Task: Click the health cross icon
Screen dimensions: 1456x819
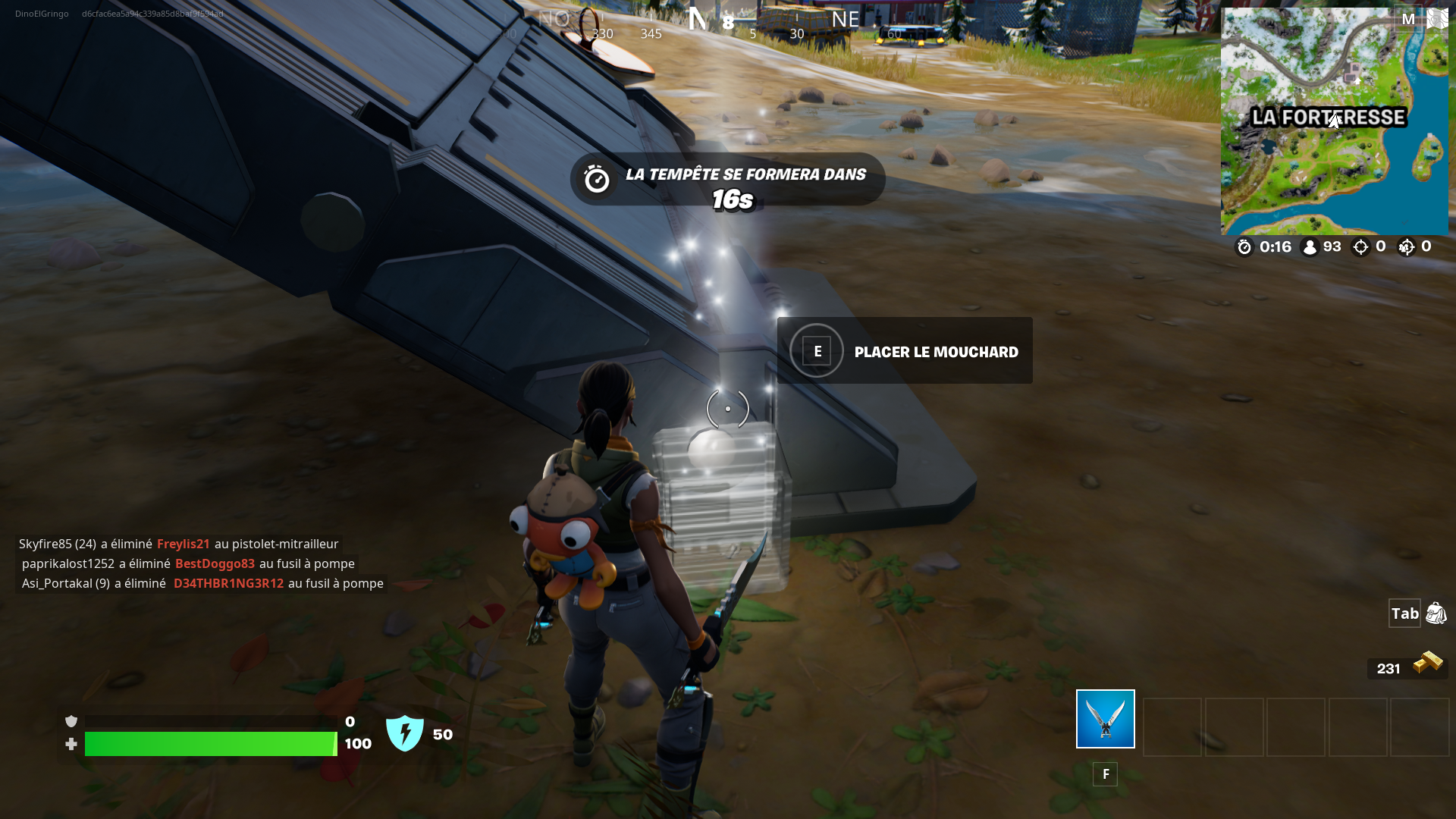Action: tap(71, 744)
